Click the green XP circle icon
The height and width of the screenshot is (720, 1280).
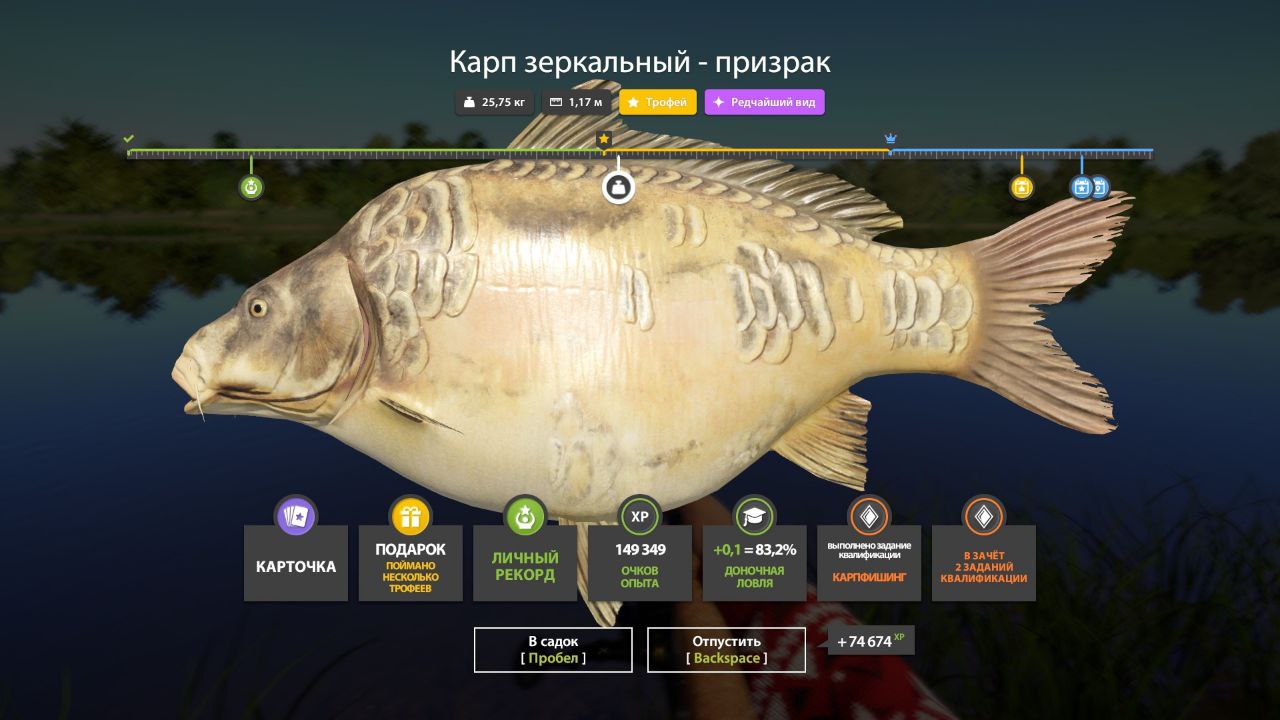click(639, 517)
